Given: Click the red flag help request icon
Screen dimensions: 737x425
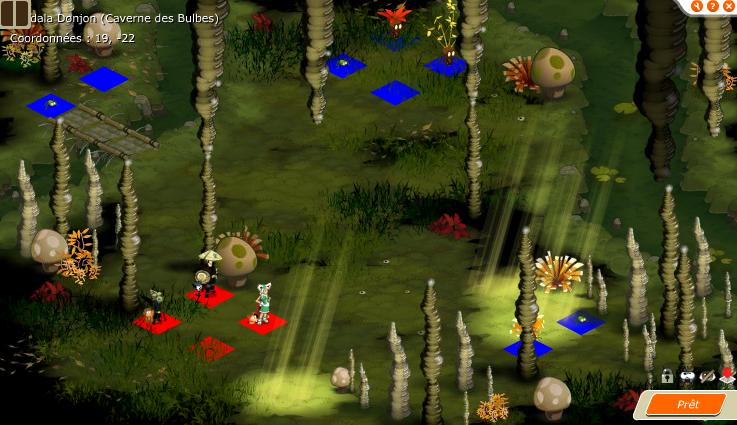Looking at the screenshot, I should point(726,377).
